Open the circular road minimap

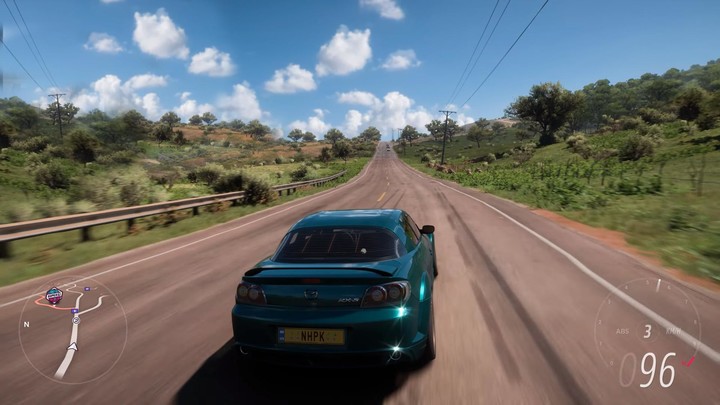tap(72, 331)
